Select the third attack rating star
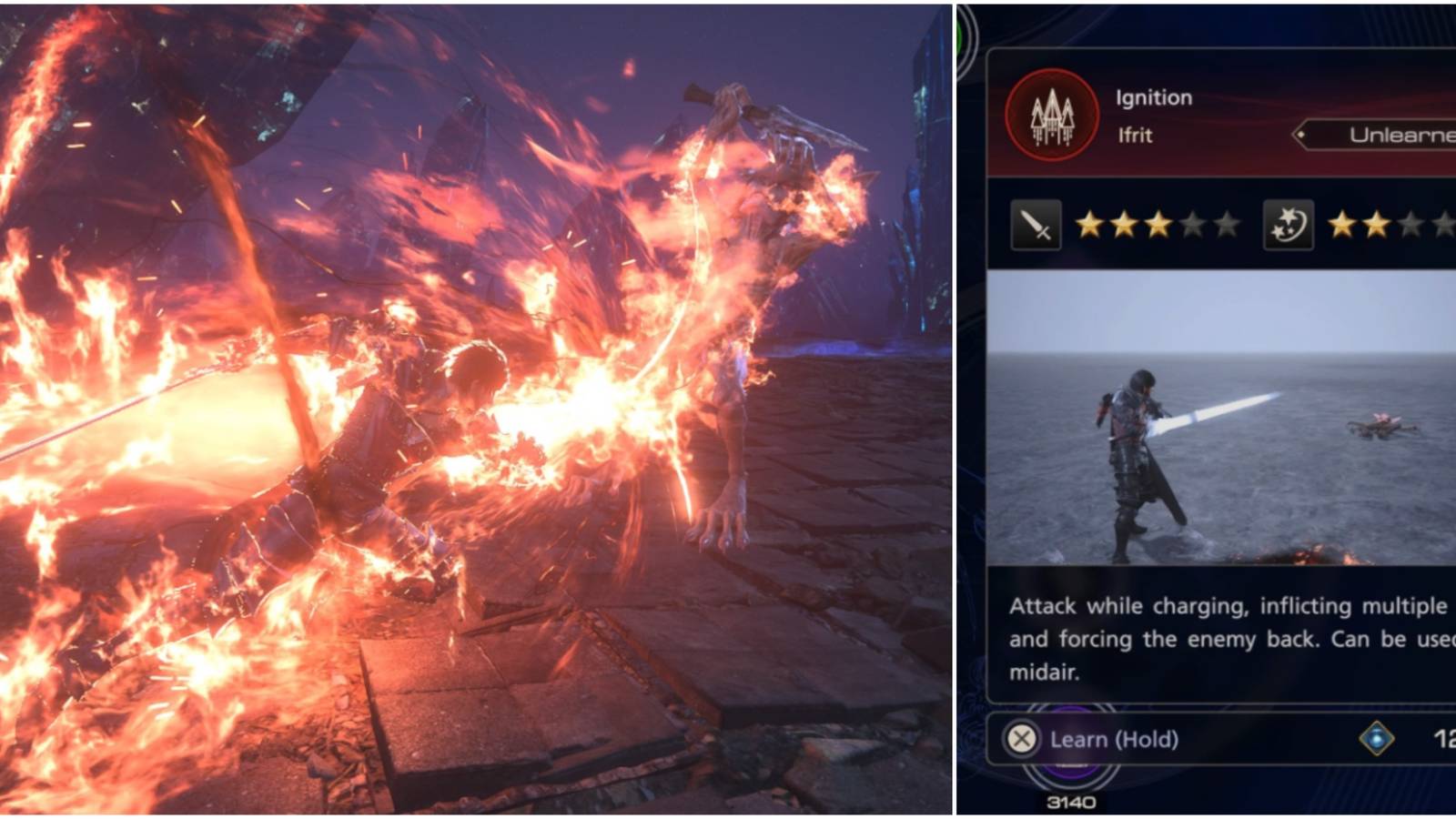The height and width of the screenshot is (819, 1456). pos(1159,224)
